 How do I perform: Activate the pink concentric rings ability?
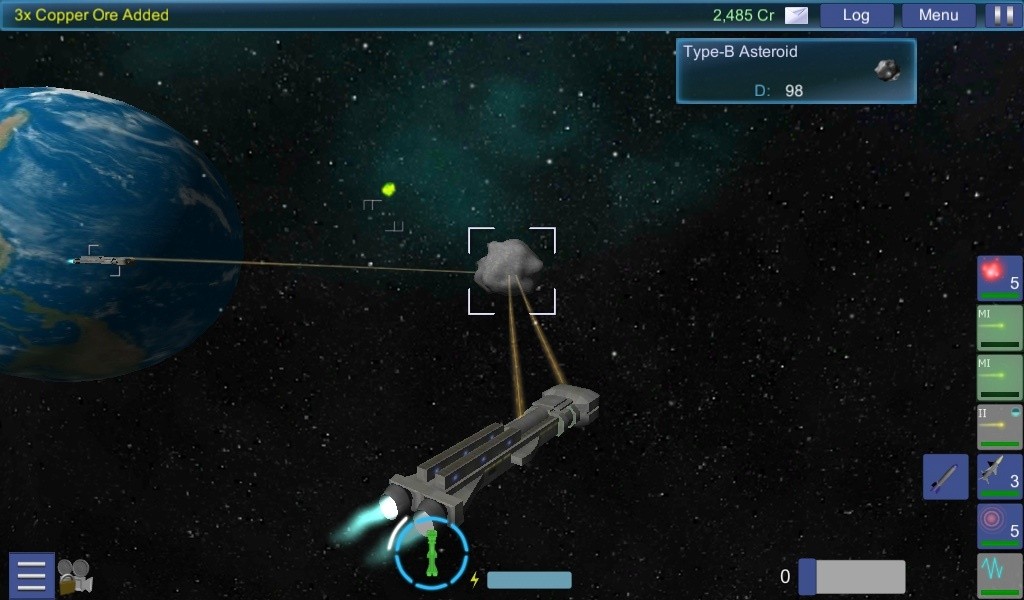pos(999,526)
